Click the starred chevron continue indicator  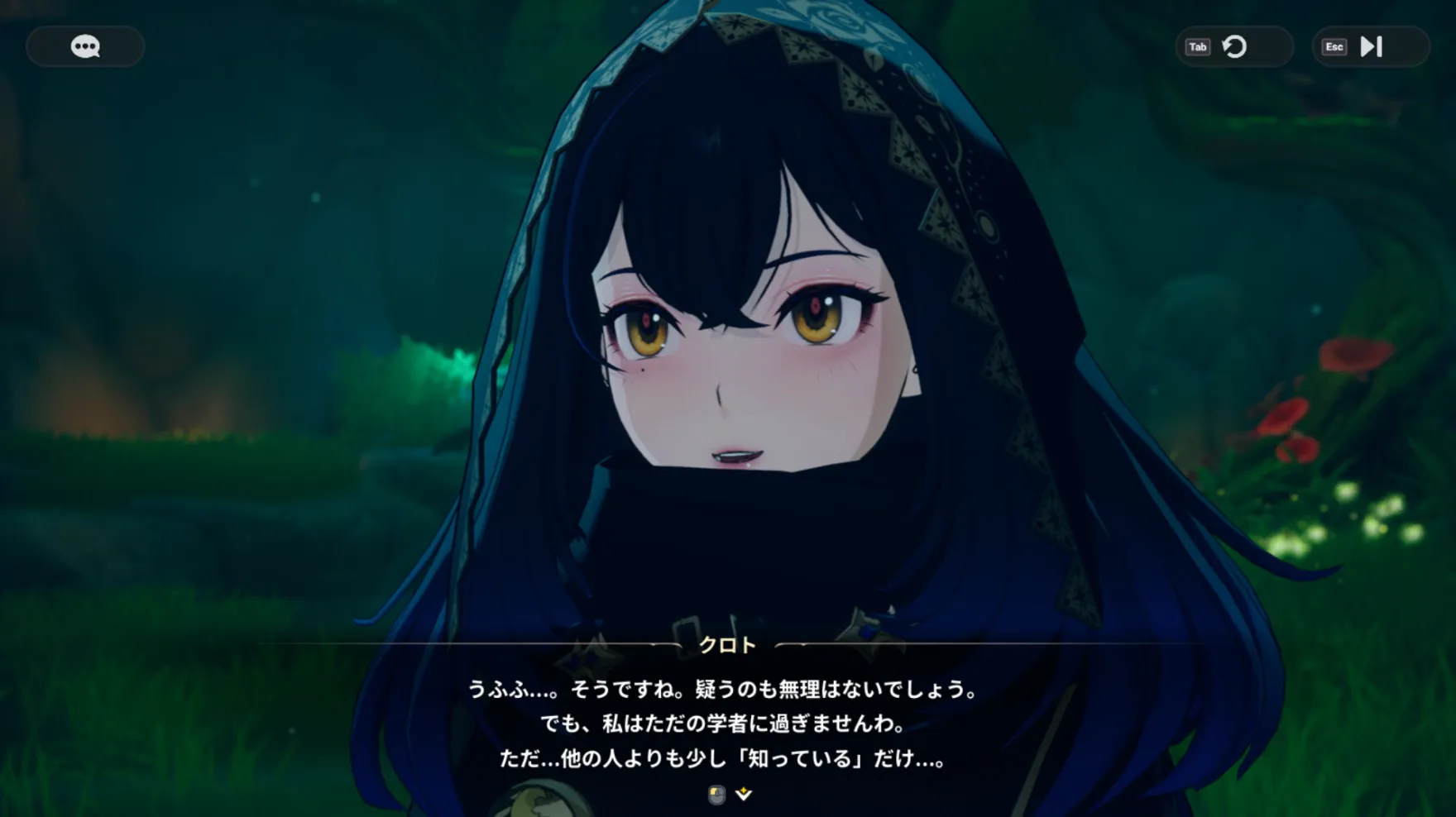click(743, 792)
